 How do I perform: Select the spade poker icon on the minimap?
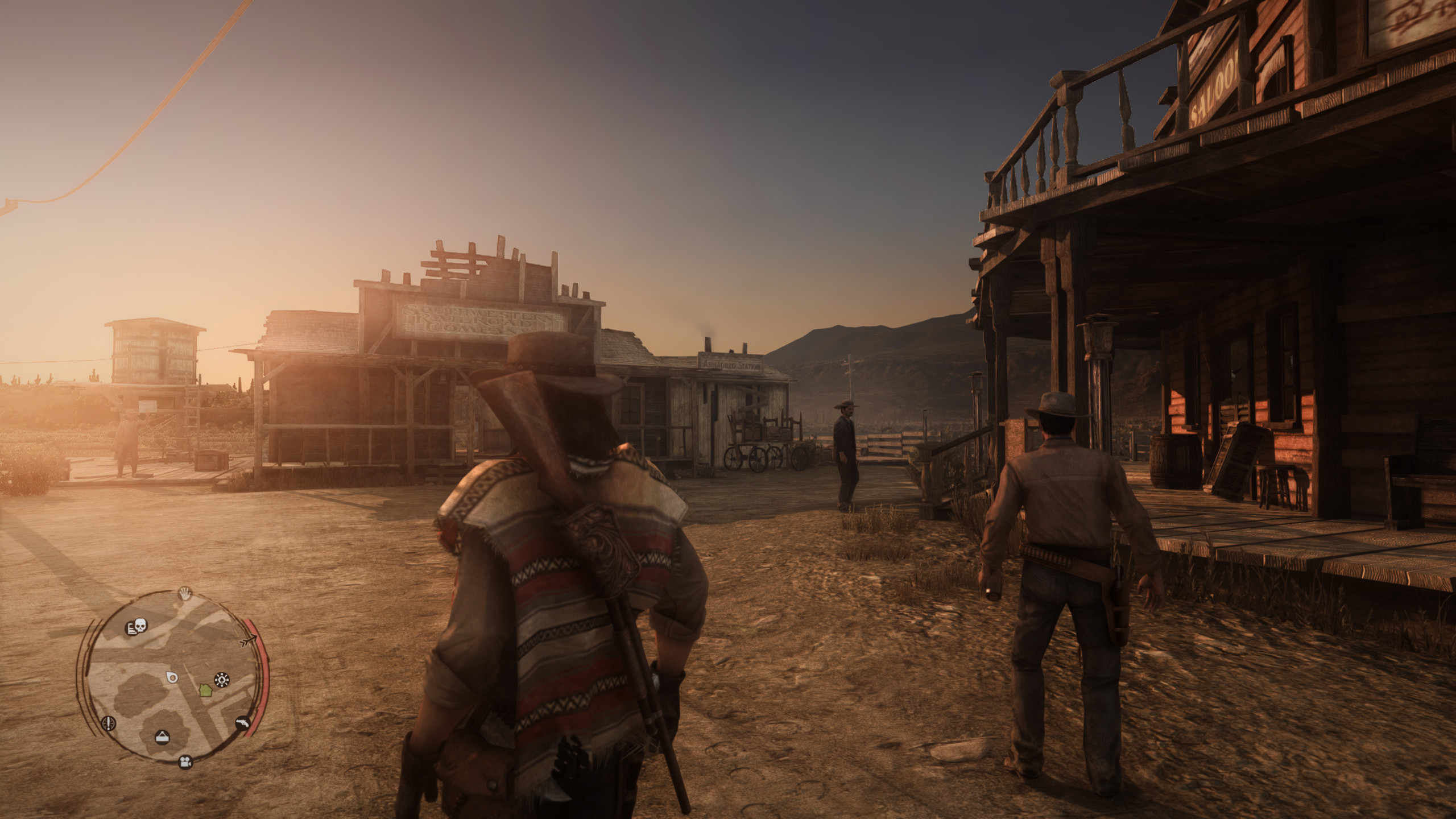coord(221,680)
